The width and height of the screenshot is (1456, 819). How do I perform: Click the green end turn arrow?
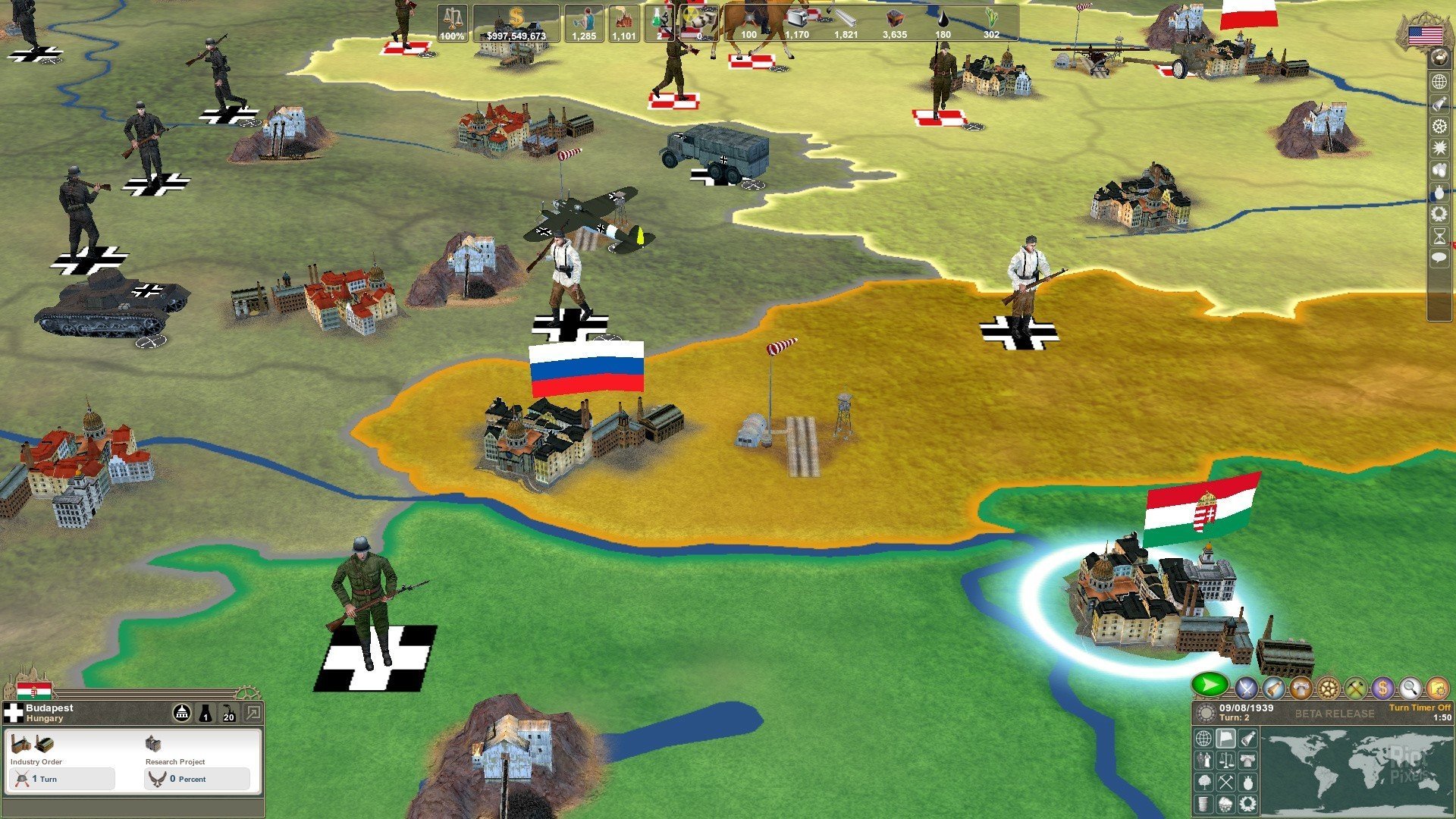1210,686
